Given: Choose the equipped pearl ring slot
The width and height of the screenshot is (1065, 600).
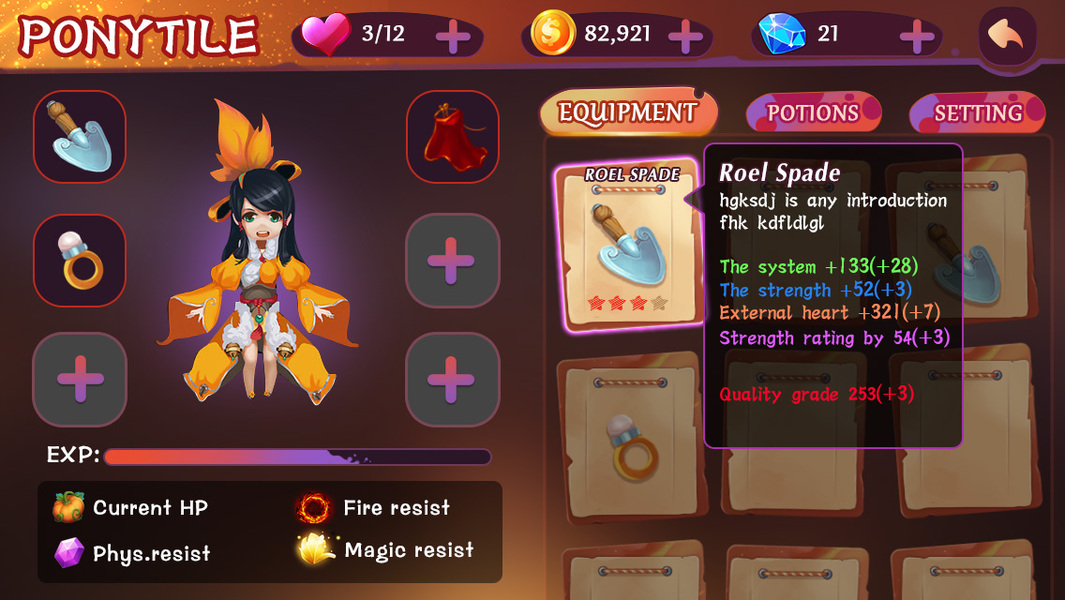Looking at the screenshot, I should [x=80, y=260].
